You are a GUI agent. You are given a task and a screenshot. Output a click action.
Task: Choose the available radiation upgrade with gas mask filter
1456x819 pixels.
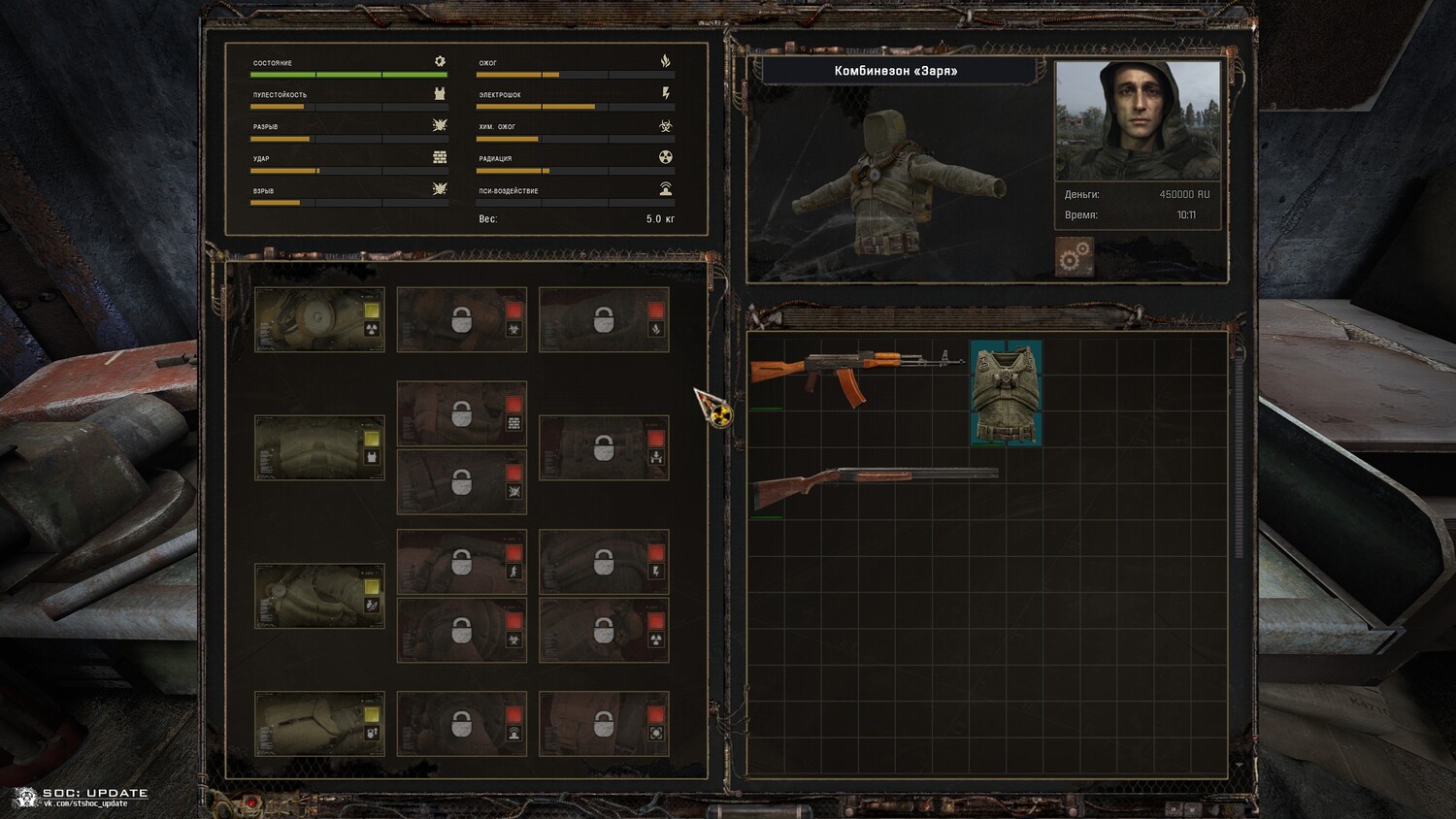point(319,319)
